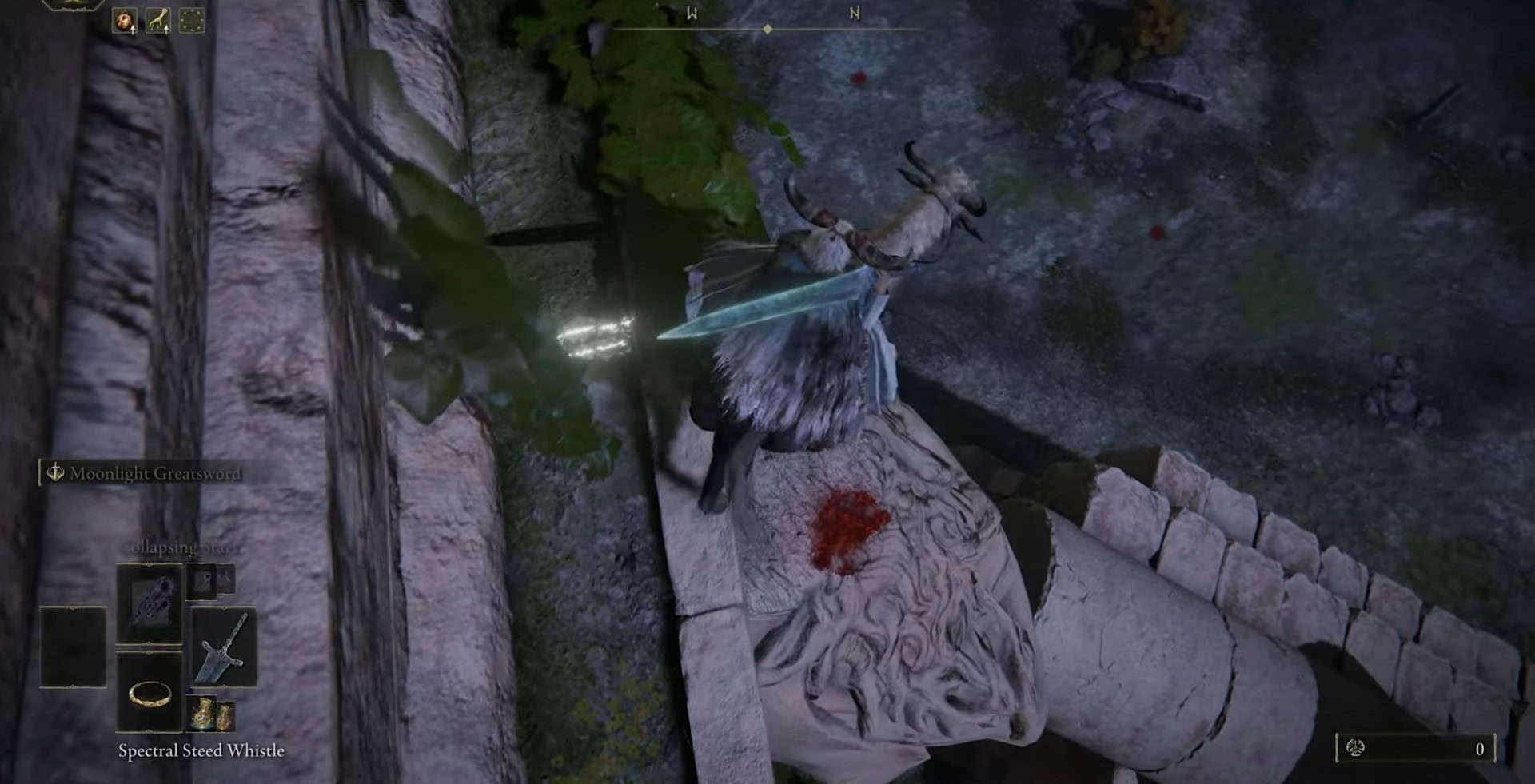Click the red orb buff status icon
This screenshot has height=784, width=1535.
(125, 21)
